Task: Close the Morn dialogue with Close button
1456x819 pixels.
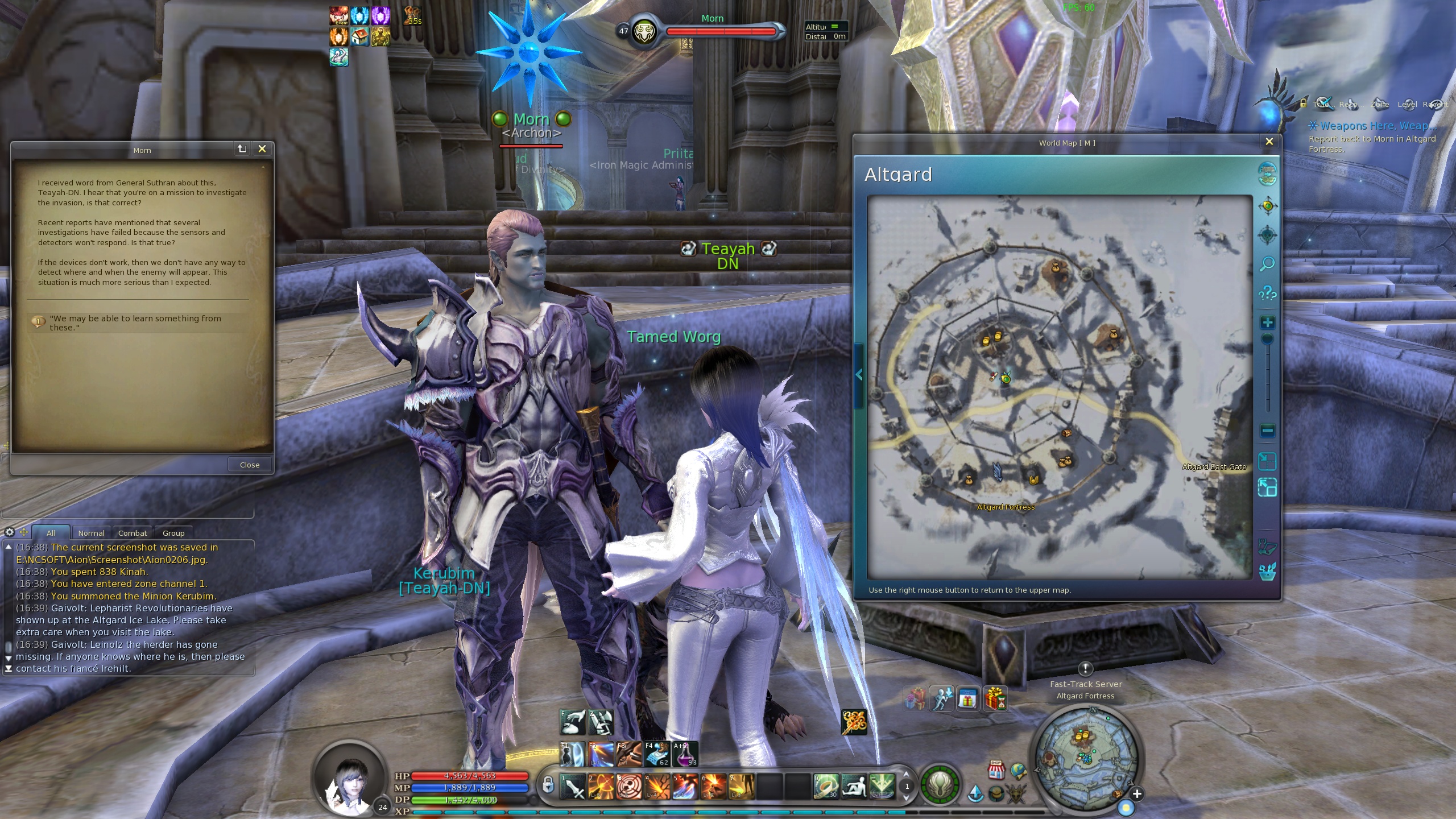Action: coord(249,465)
